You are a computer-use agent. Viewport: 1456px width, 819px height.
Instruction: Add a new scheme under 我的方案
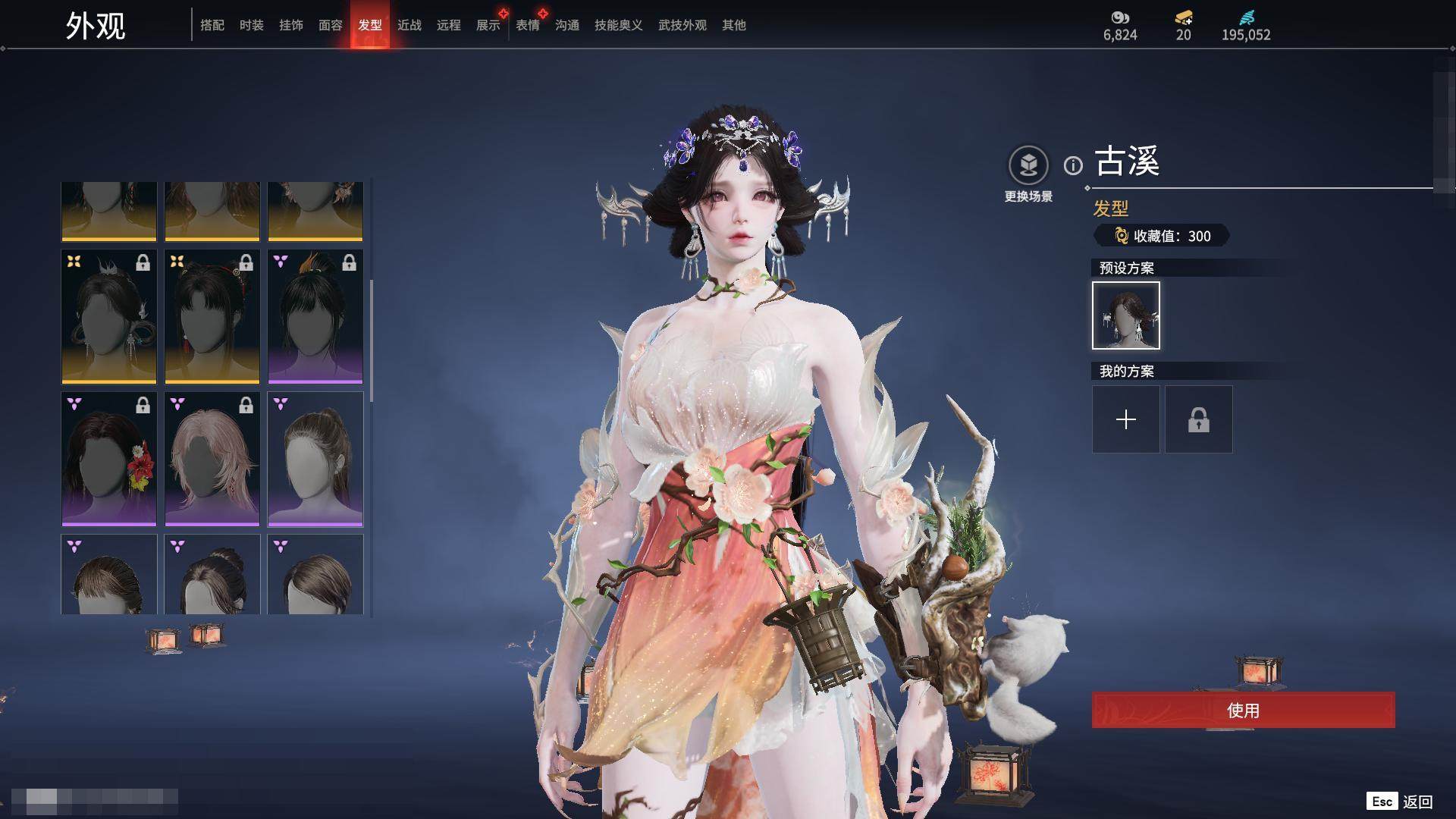pos(1125,419)
